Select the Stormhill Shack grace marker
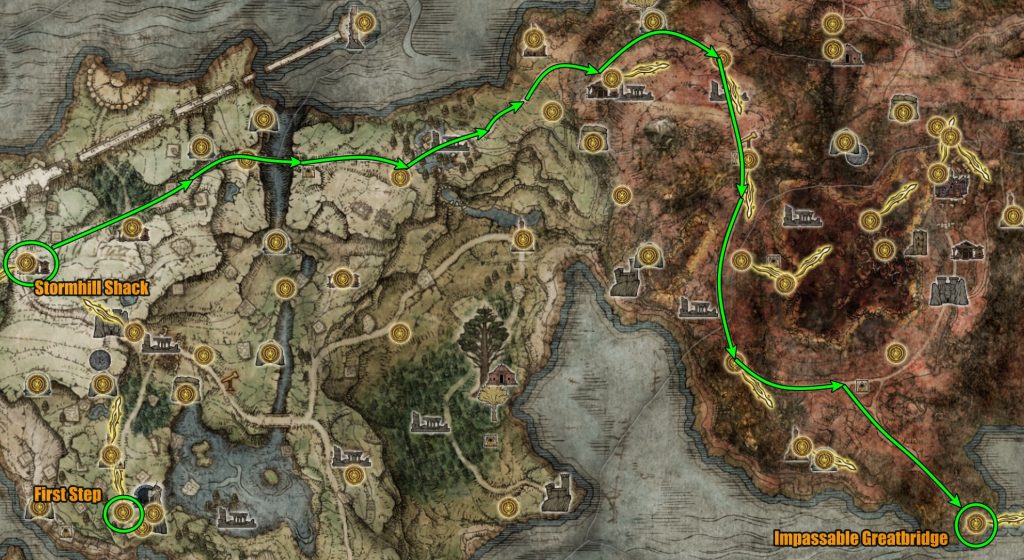1024x560 pixels. (28, 263)
